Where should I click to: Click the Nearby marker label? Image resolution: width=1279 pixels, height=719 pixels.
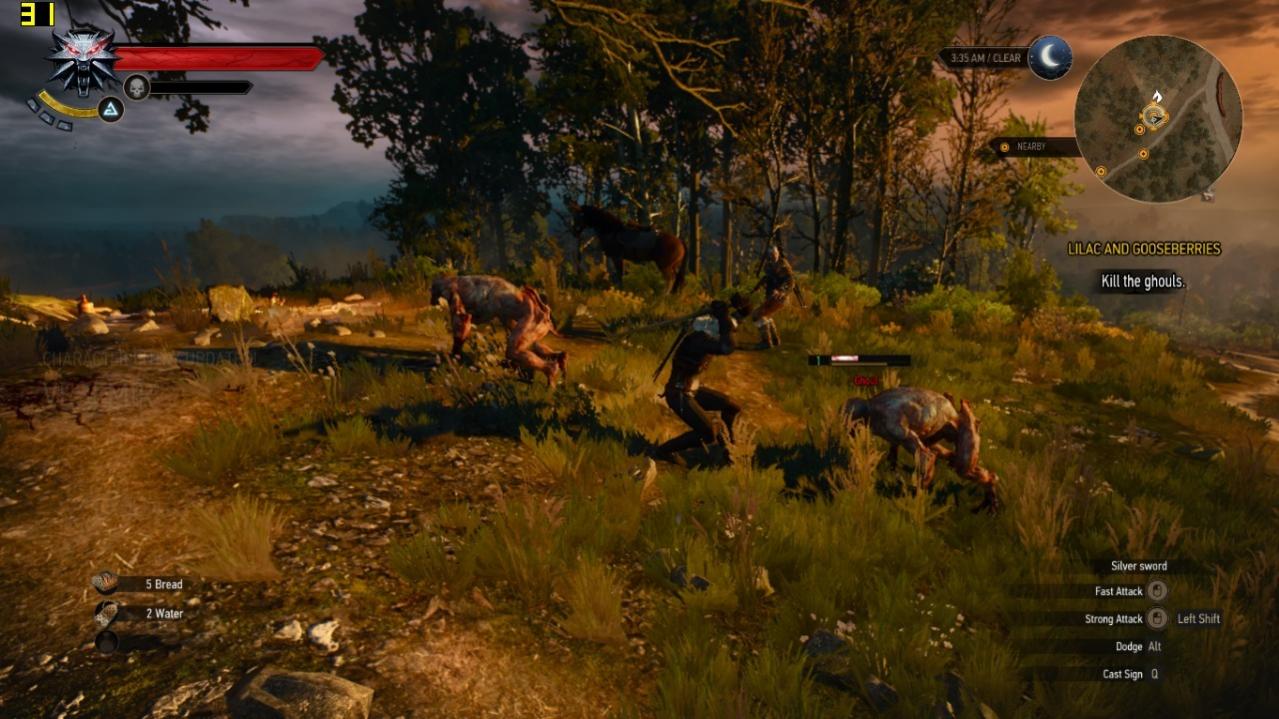click(x=1030, y=147)
